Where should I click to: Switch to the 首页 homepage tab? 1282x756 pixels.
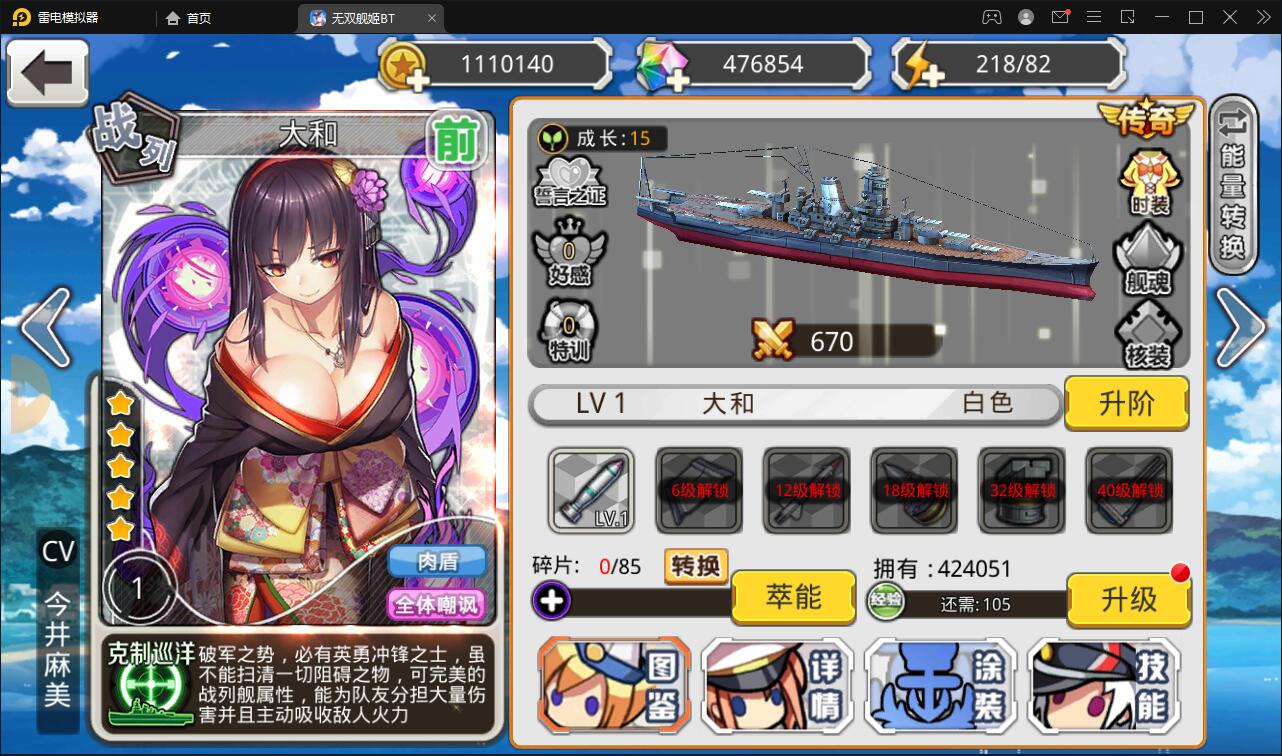click(x=188, y=17)
